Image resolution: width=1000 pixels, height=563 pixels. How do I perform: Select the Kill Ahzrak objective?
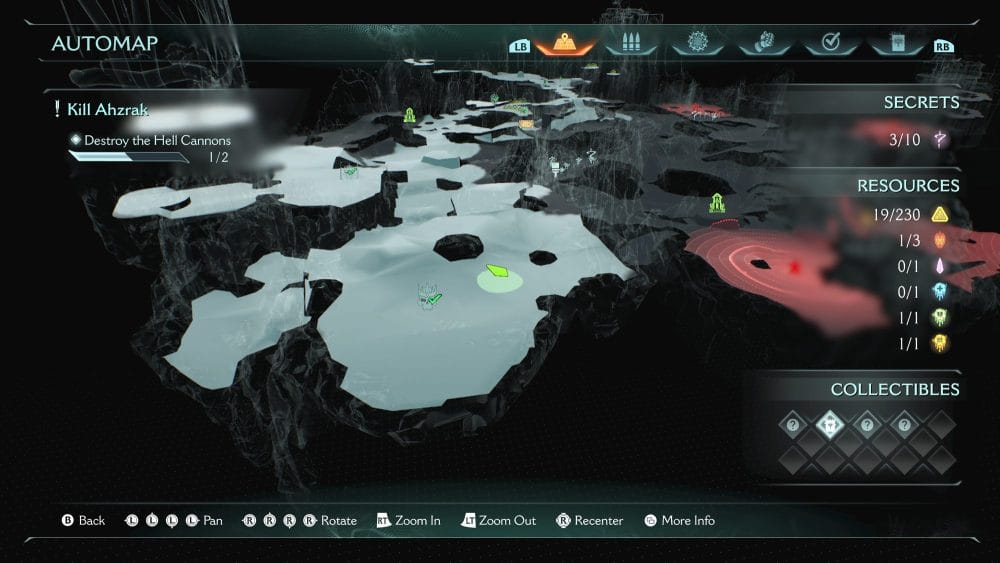tap(108, 109)
